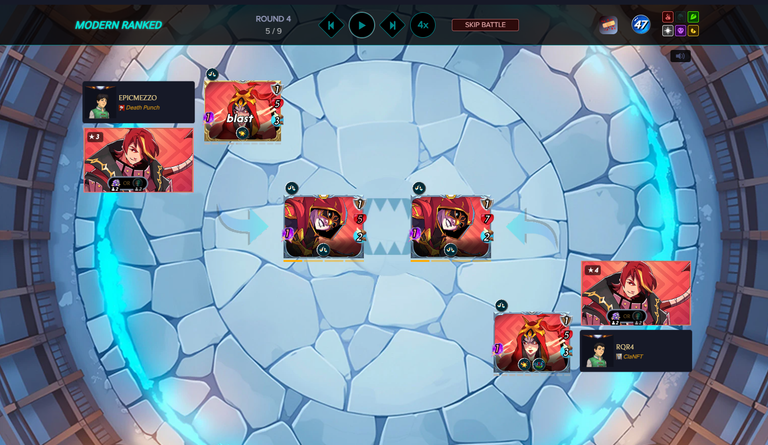768x445 pixels.
Task: View the ruleset card icon
Action: pyautogui.click(x=608, y=25)
